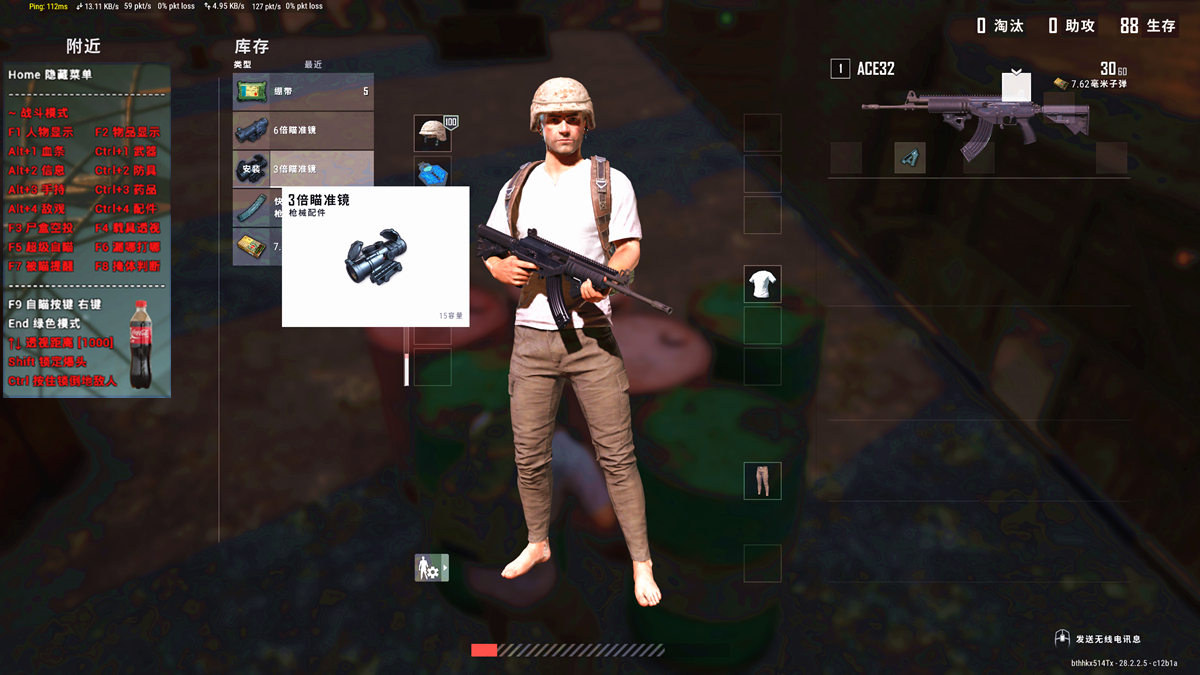Image resolution: width=1200 pixels, height=675 pixels.
Task: Click the 安装 install label on 3x scope
Action: (x=251, y=169)
